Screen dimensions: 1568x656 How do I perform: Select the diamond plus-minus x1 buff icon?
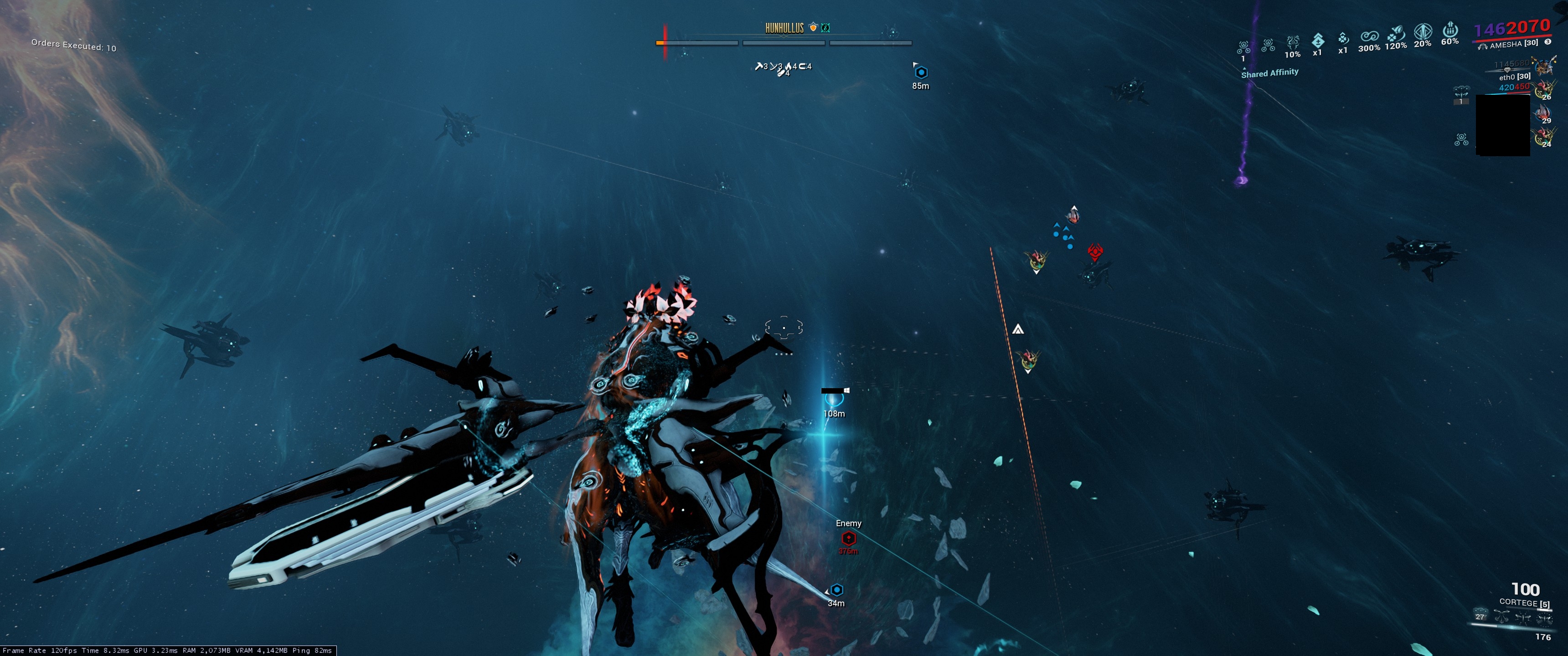(1318, 40)
